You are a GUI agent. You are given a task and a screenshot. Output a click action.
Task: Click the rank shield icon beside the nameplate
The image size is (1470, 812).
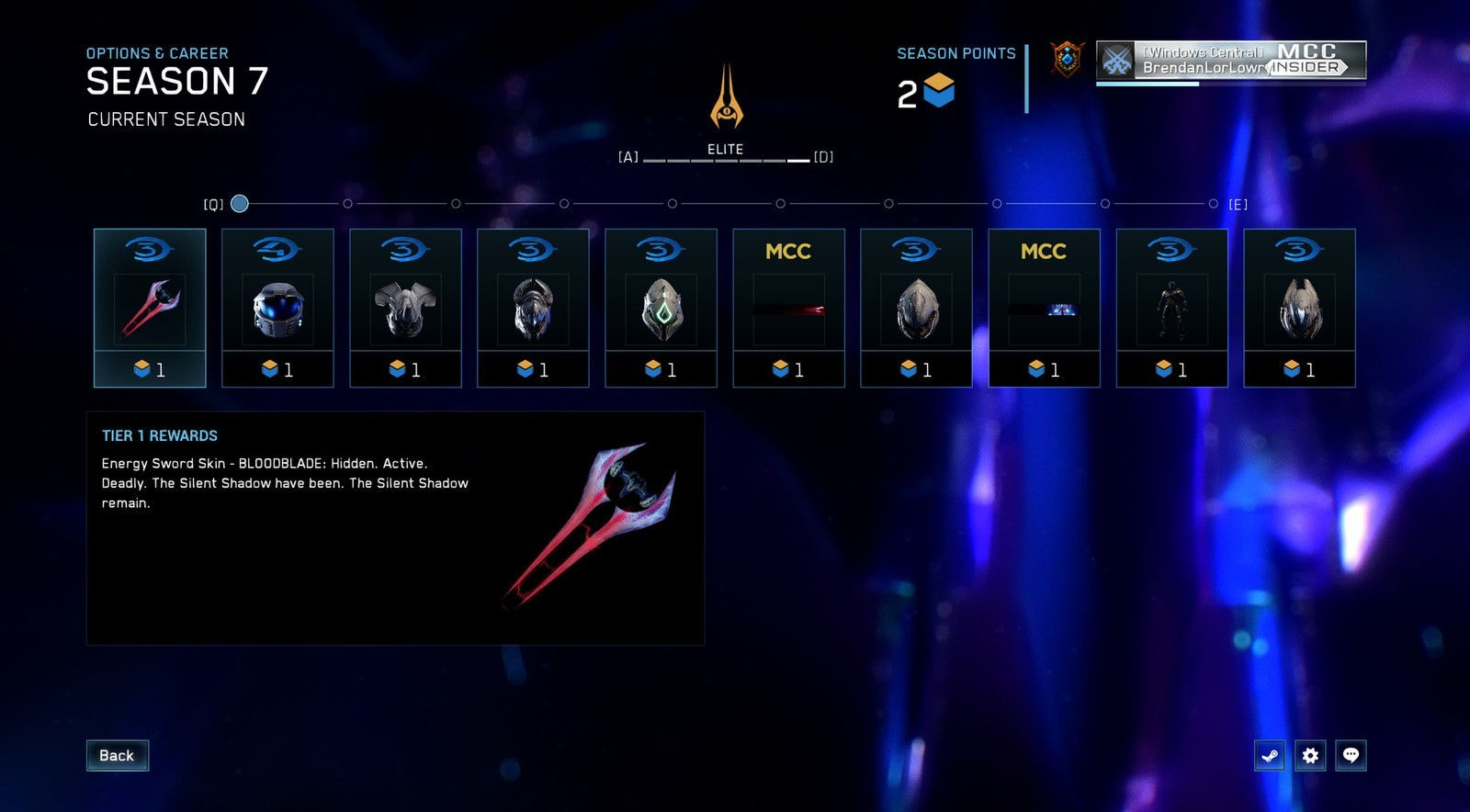1065,61
